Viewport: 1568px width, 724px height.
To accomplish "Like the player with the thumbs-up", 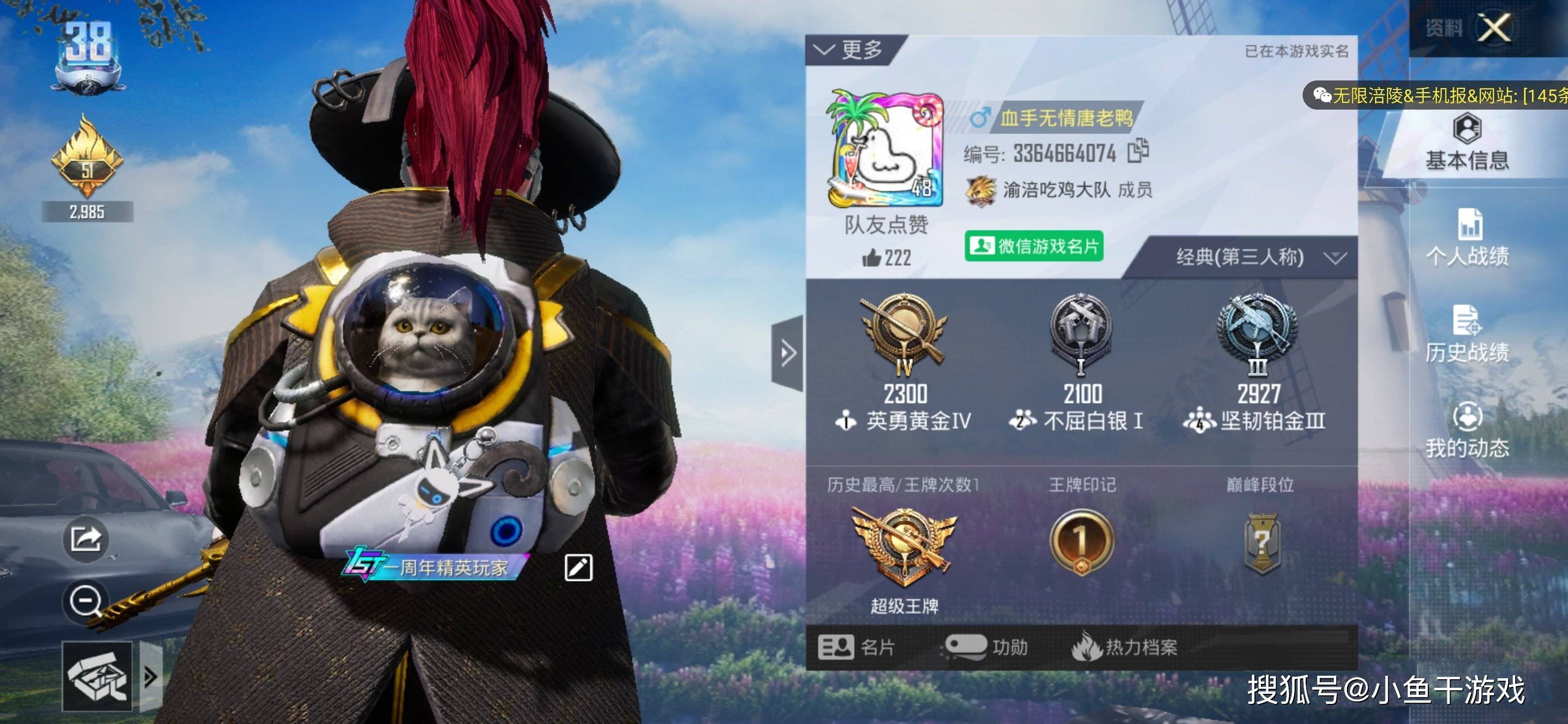I will point(871,258).
